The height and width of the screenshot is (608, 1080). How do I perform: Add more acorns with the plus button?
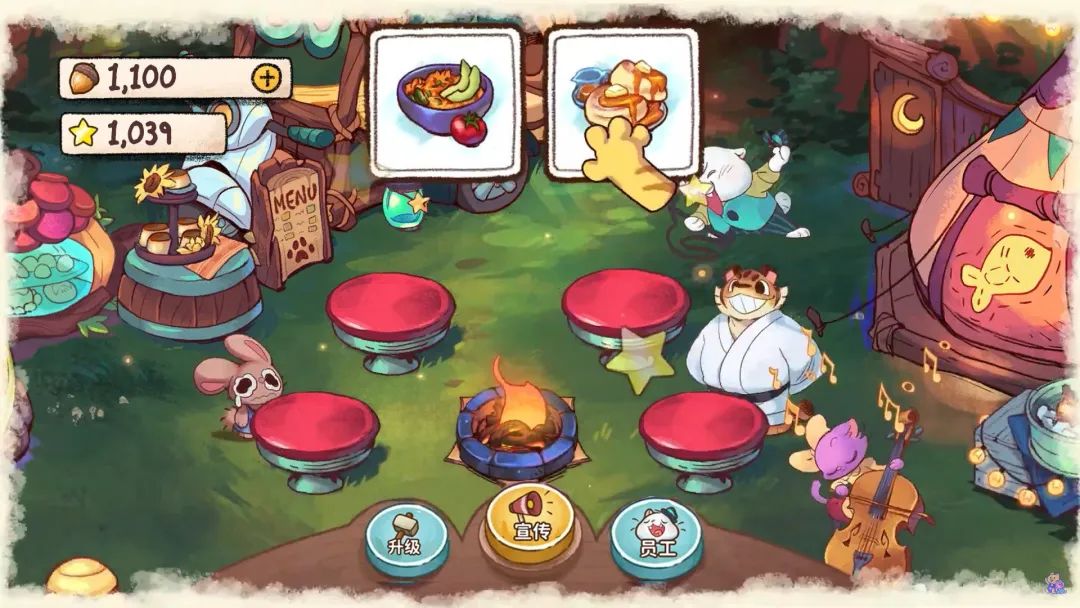(266, 77)
